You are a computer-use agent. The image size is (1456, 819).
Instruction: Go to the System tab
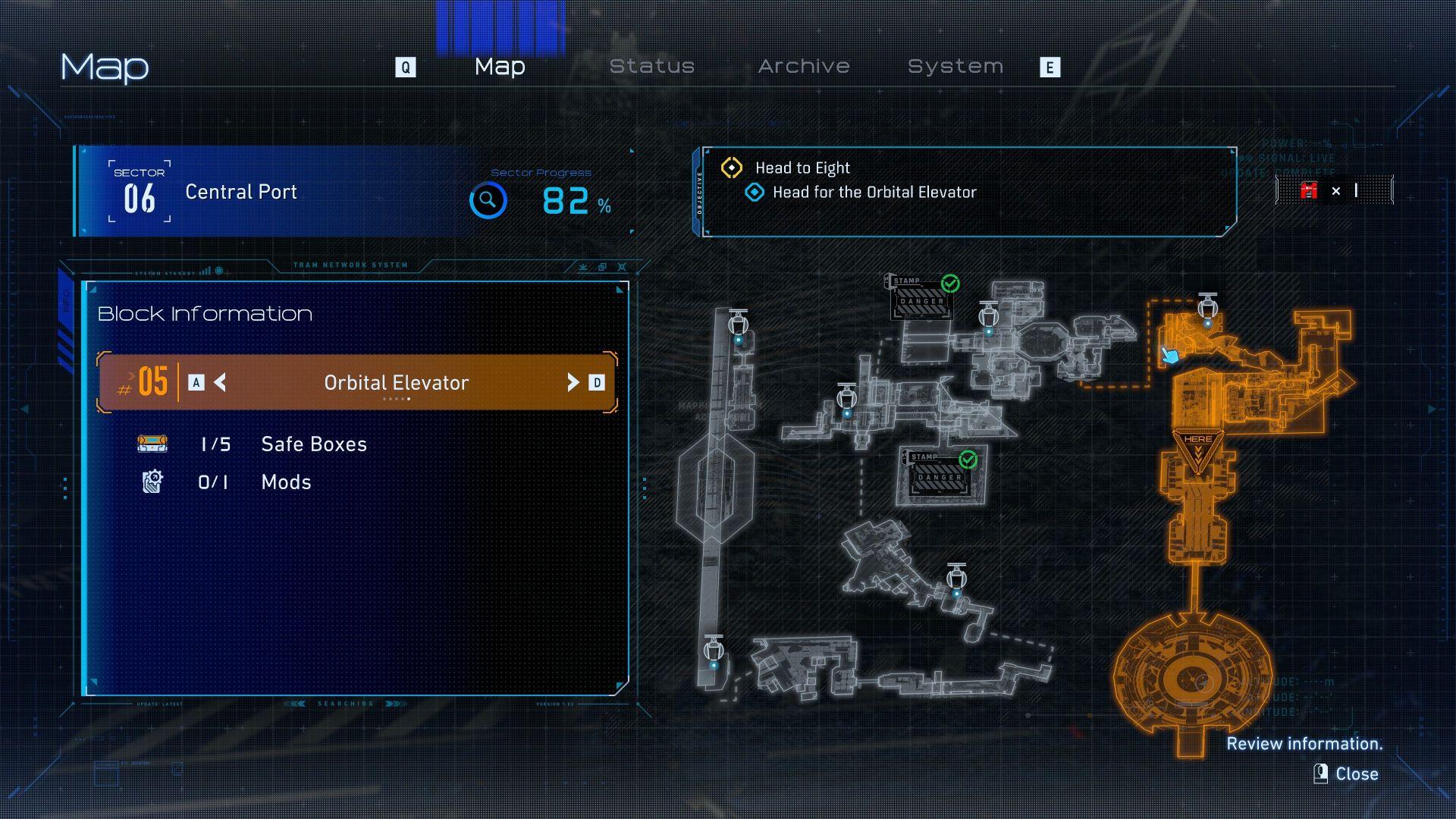pyautogui.click(x=955, y=67)
